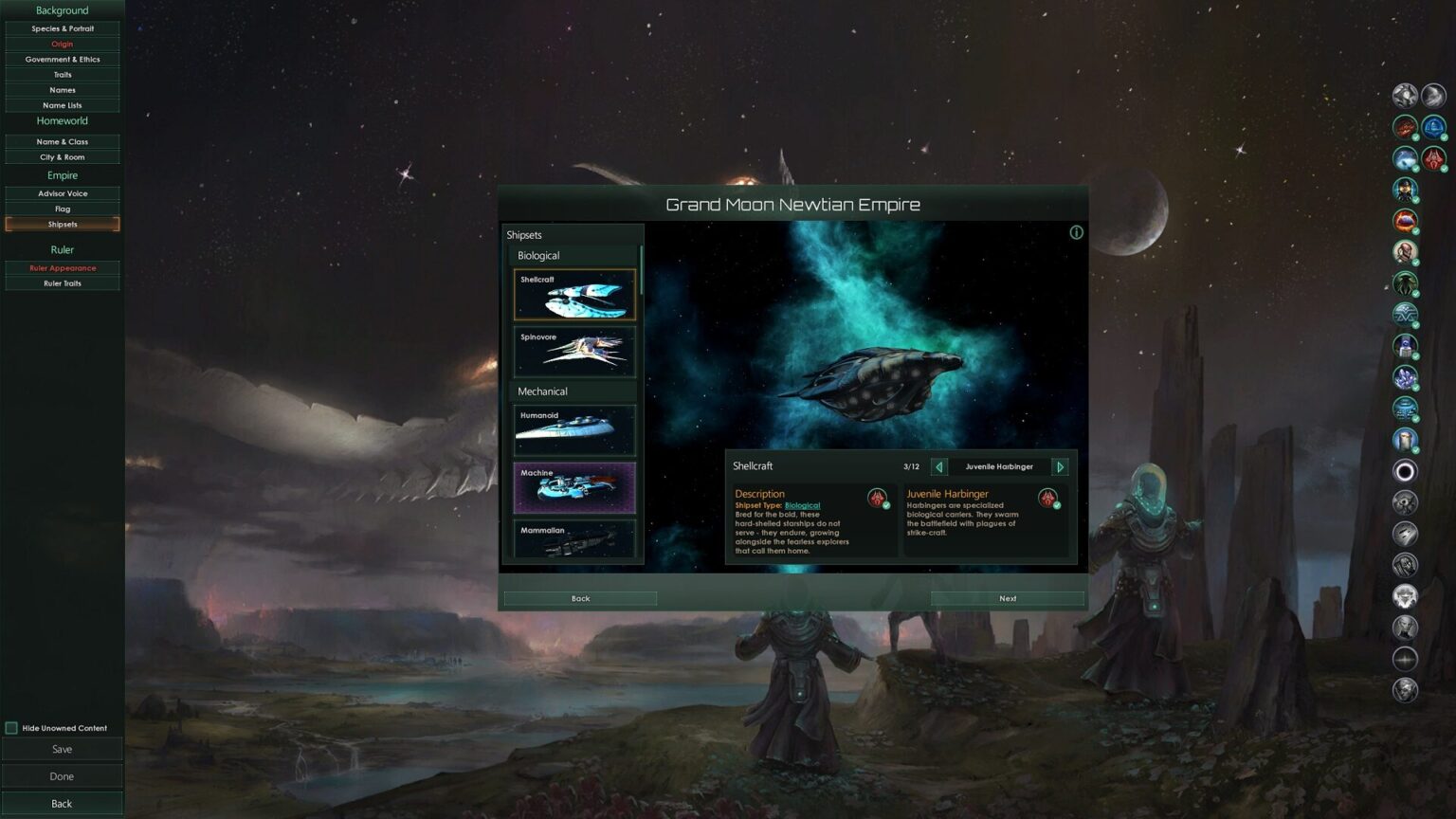This screenshot has height=819, width=1456.
Task: Click the glowing white ring DLC icon
Action: [1406, 471]
